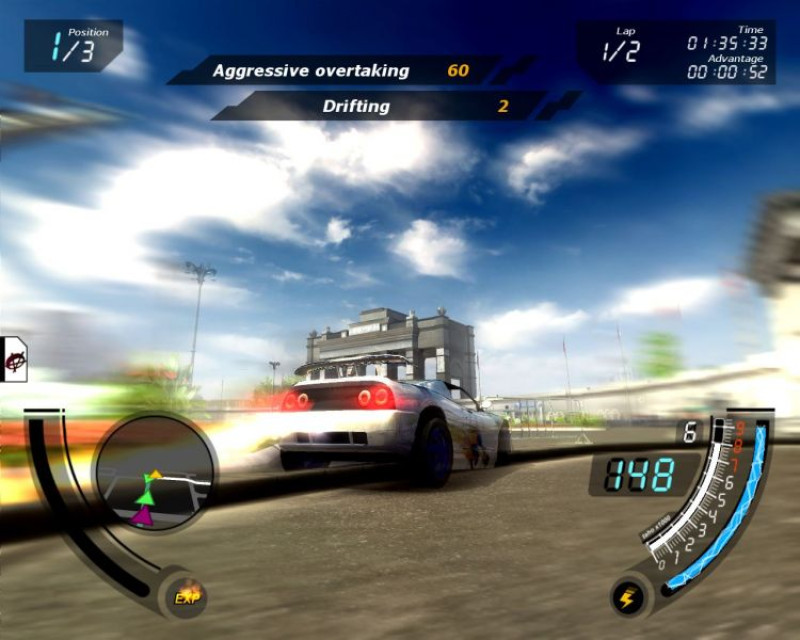Open the red-symbol tab on left edge
The width and height of the screenshot is (800, 640).
[x=14, y=359]
